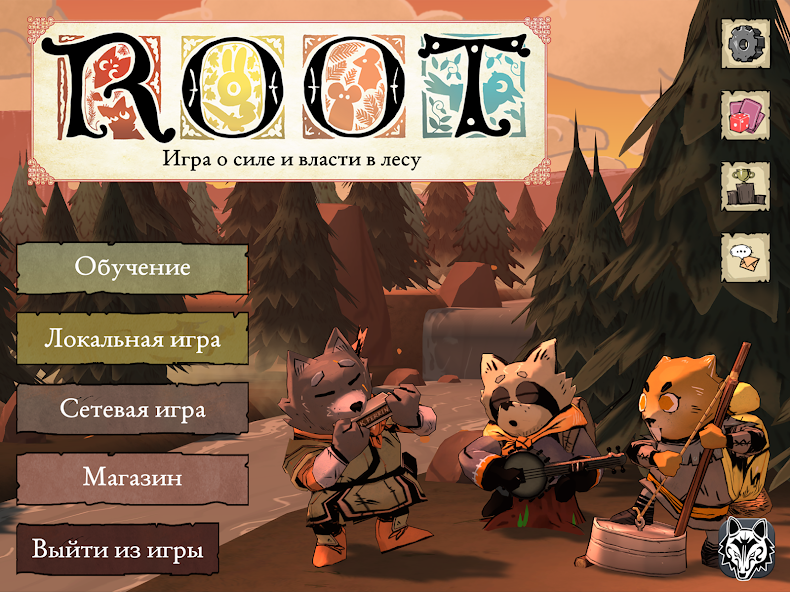Open the envelope message icon
Screen dimensions: 790x592
click(745, 258)
